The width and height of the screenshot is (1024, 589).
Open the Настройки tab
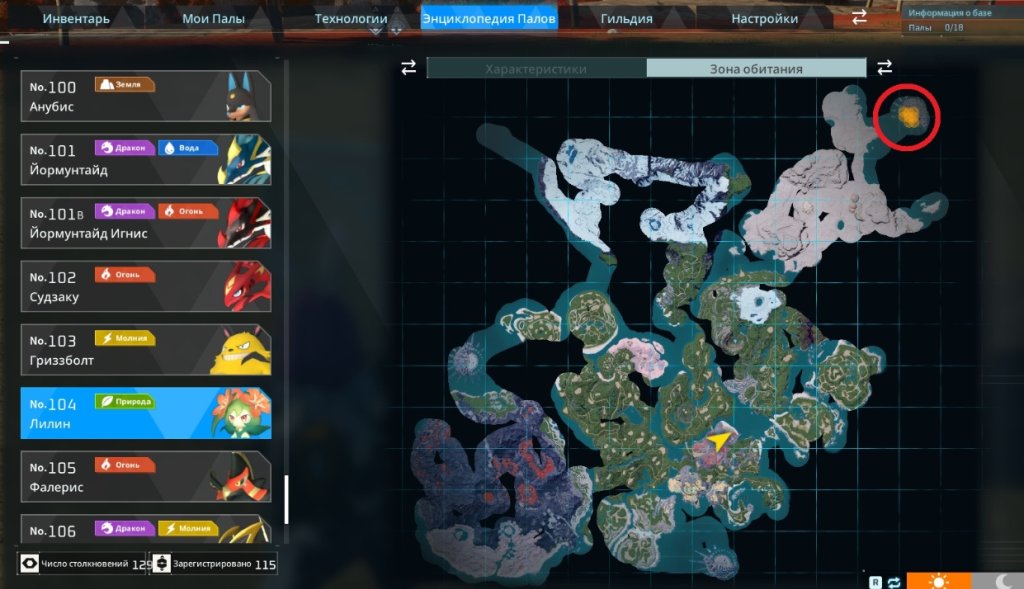[x=765, y=18]
